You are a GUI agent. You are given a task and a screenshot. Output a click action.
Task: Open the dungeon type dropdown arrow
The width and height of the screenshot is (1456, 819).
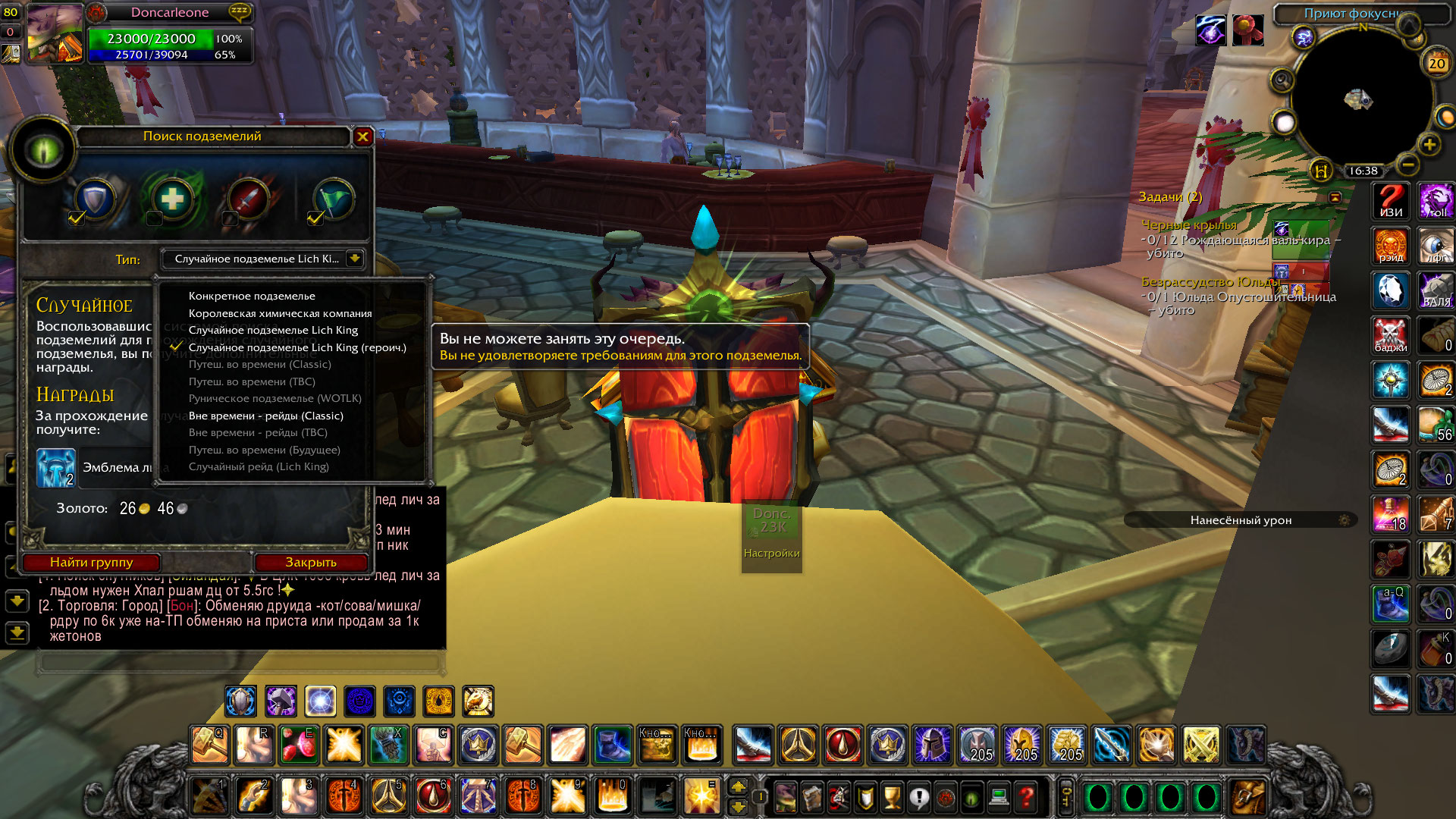point(354,259)
